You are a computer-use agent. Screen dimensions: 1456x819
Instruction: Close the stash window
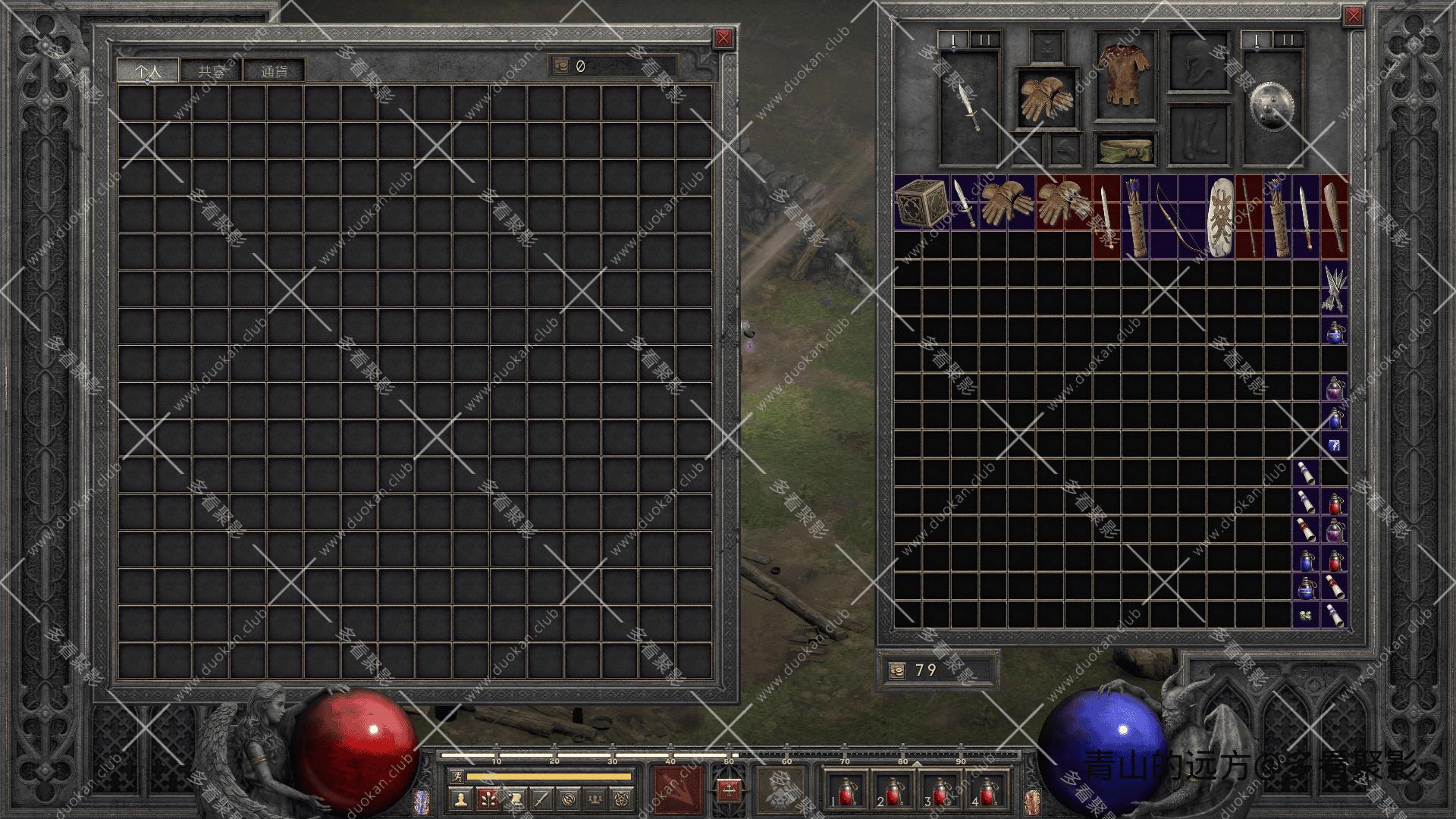click(x=723, y=38)
